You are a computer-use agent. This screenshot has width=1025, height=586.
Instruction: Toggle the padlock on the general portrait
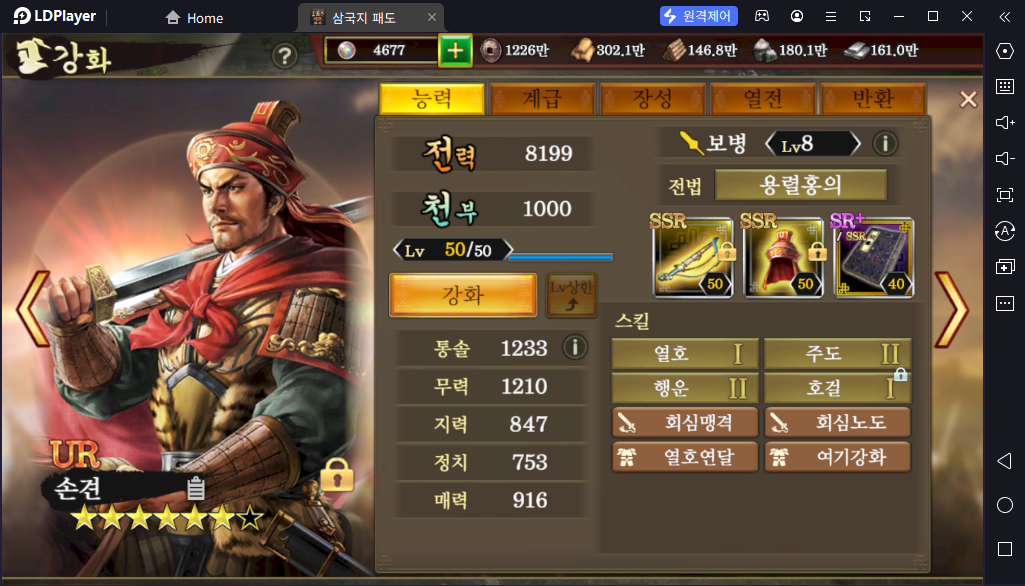tap(336, 474)
